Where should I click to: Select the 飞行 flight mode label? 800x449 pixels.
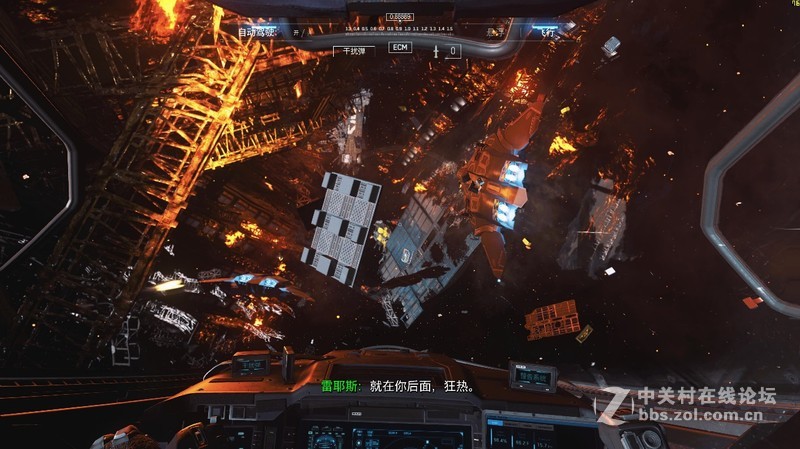click(x=547, y=33)
